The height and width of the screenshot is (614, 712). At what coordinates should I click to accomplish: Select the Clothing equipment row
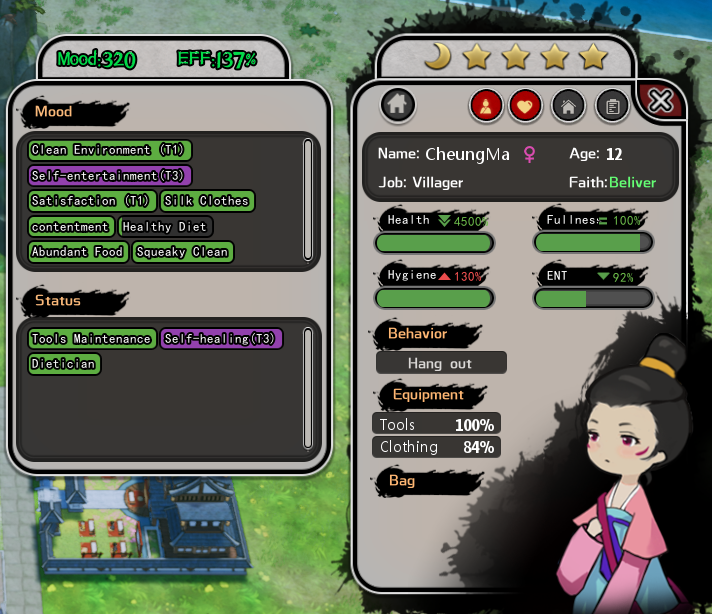pos(437,447)
